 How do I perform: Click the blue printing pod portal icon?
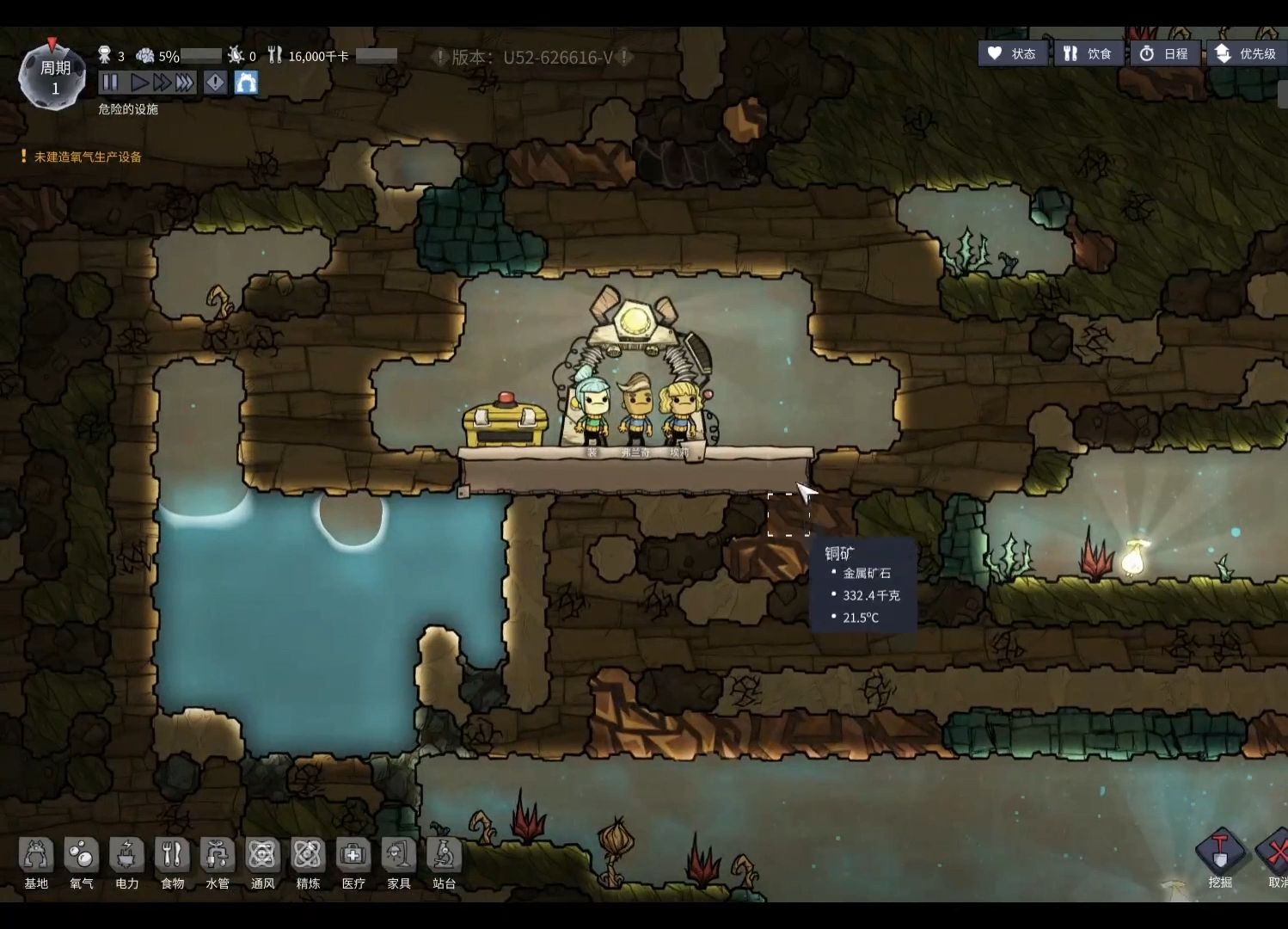(246, 83)
